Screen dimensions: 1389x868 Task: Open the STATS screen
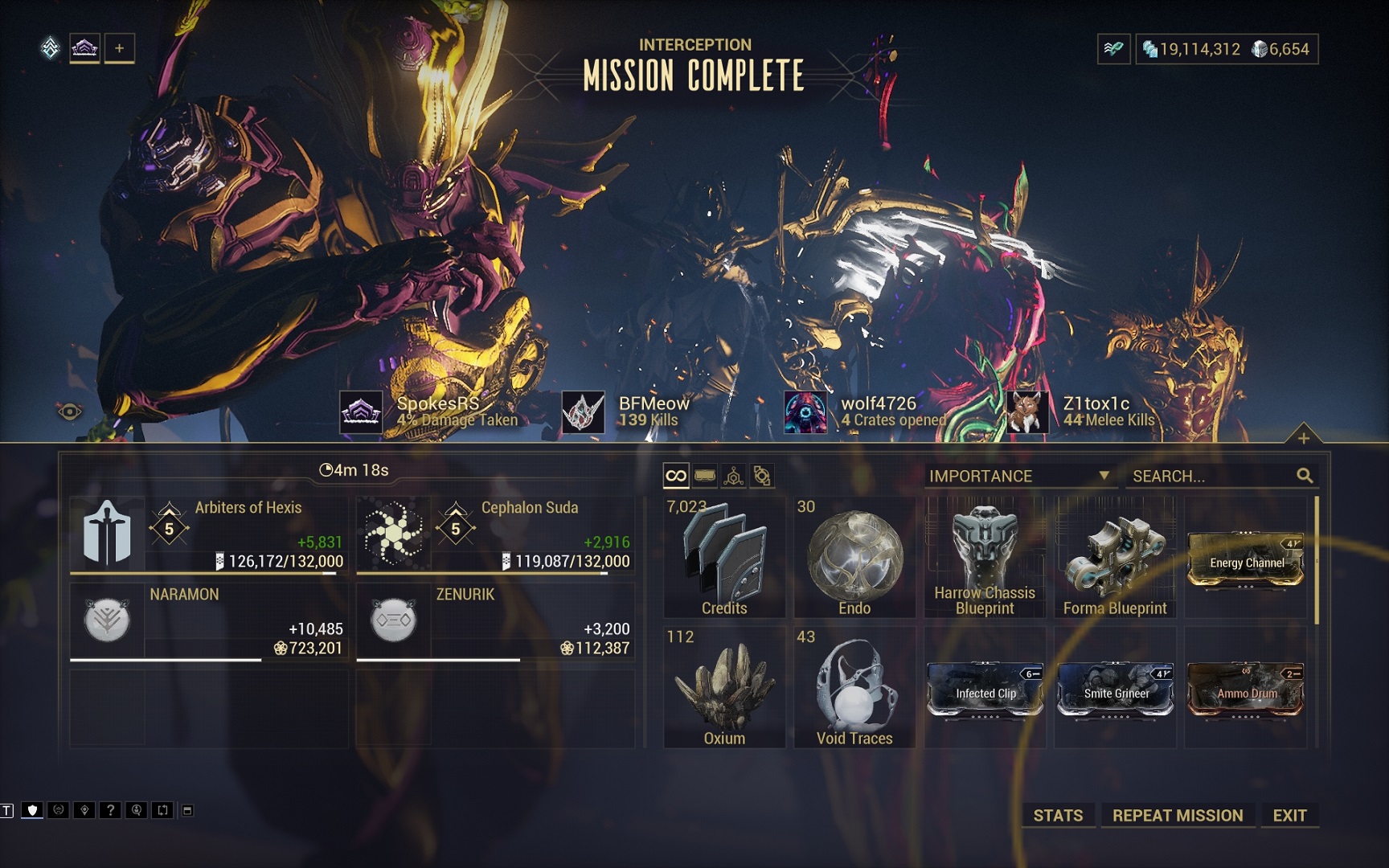(1058, 815)
